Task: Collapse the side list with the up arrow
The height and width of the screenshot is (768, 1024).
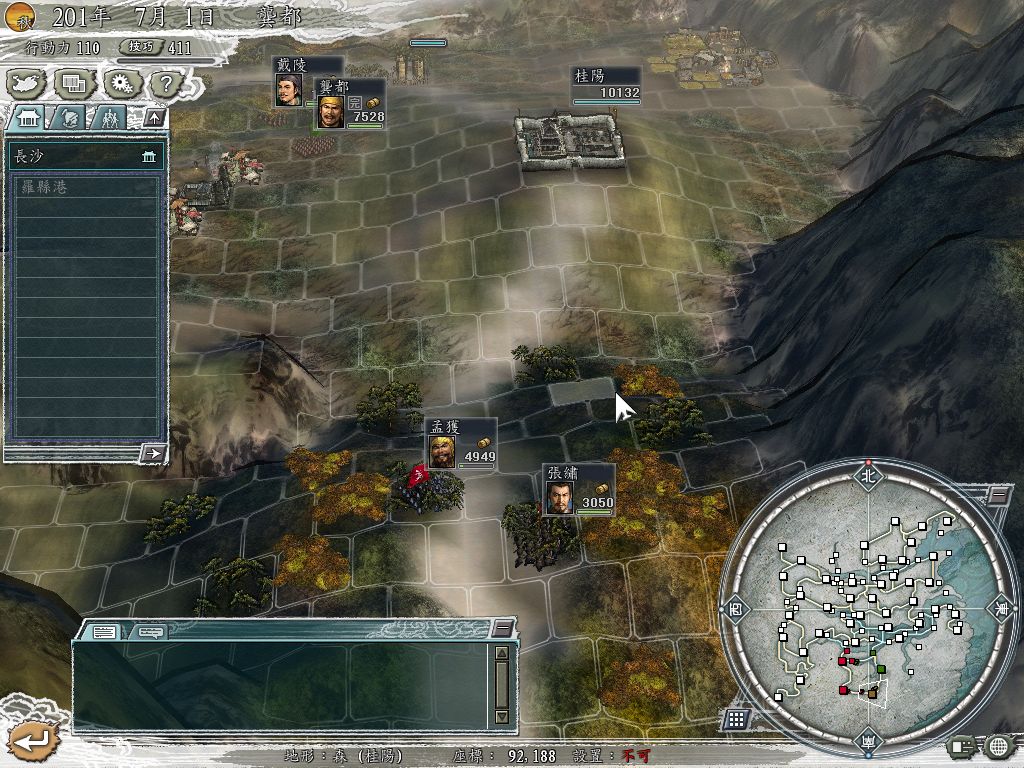Action: 153,117
